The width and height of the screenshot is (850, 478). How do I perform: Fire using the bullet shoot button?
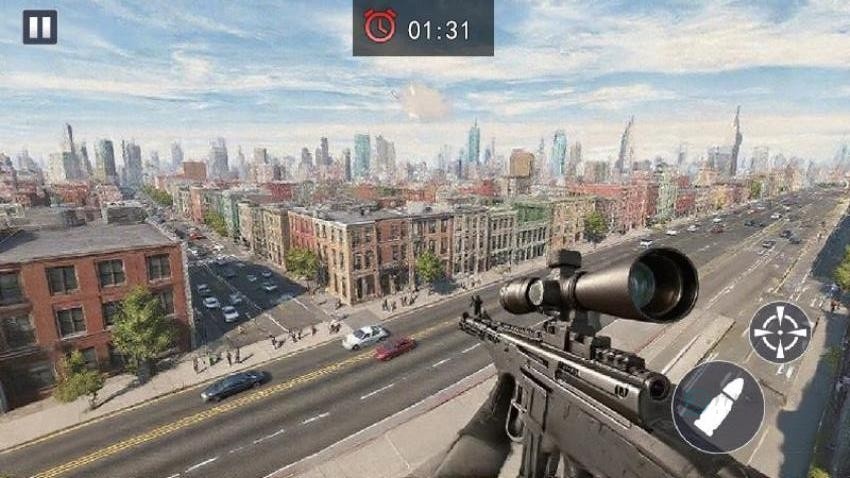point(717,407)
